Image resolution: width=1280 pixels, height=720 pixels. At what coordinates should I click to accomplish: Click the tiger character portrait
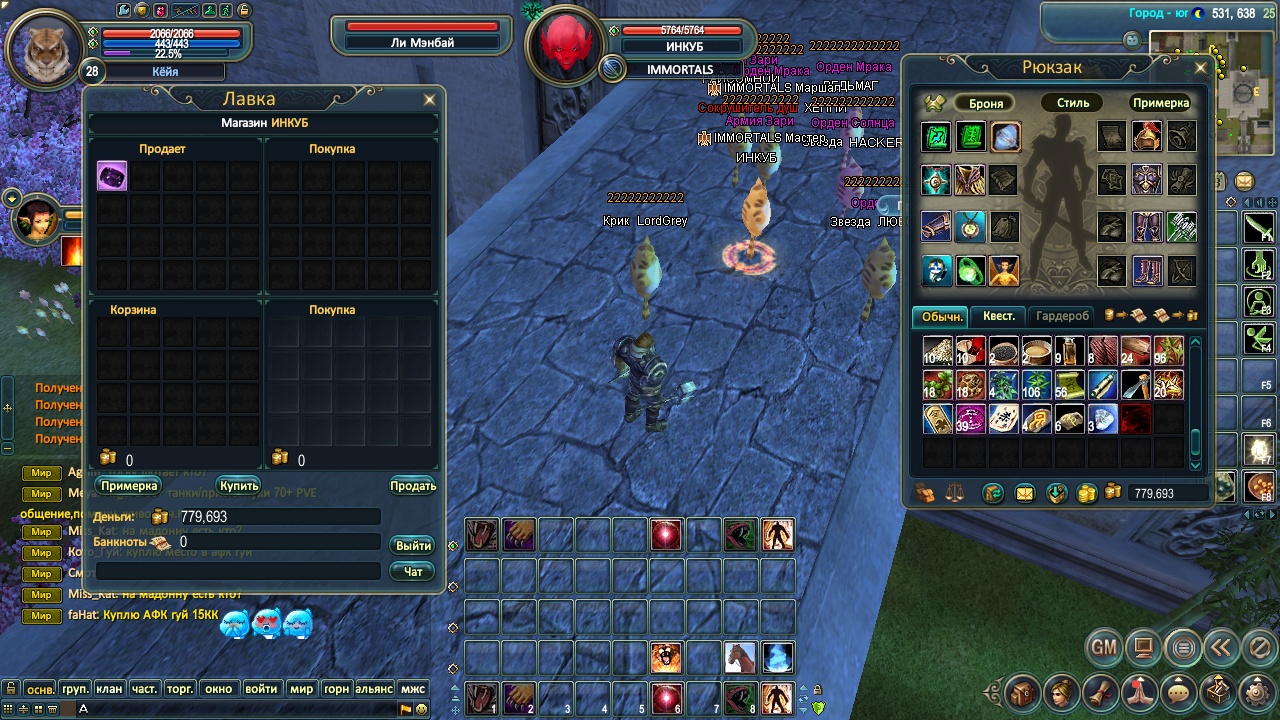pos(46,48)
